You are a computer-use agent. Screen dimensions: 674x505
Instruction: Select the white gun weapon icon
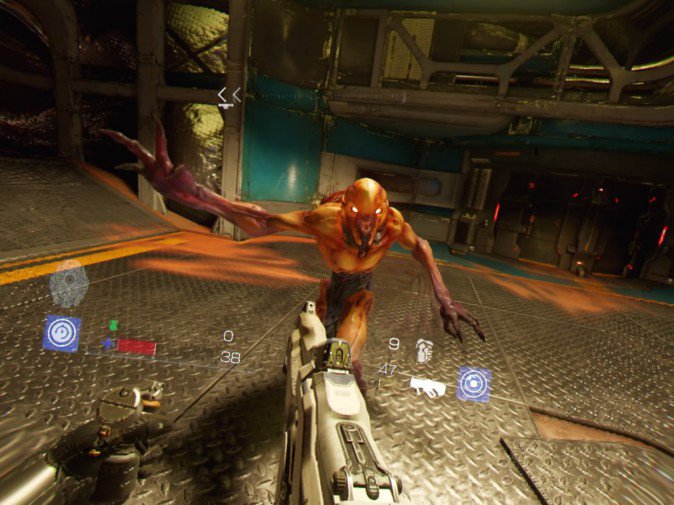click(x=428, y=386)
